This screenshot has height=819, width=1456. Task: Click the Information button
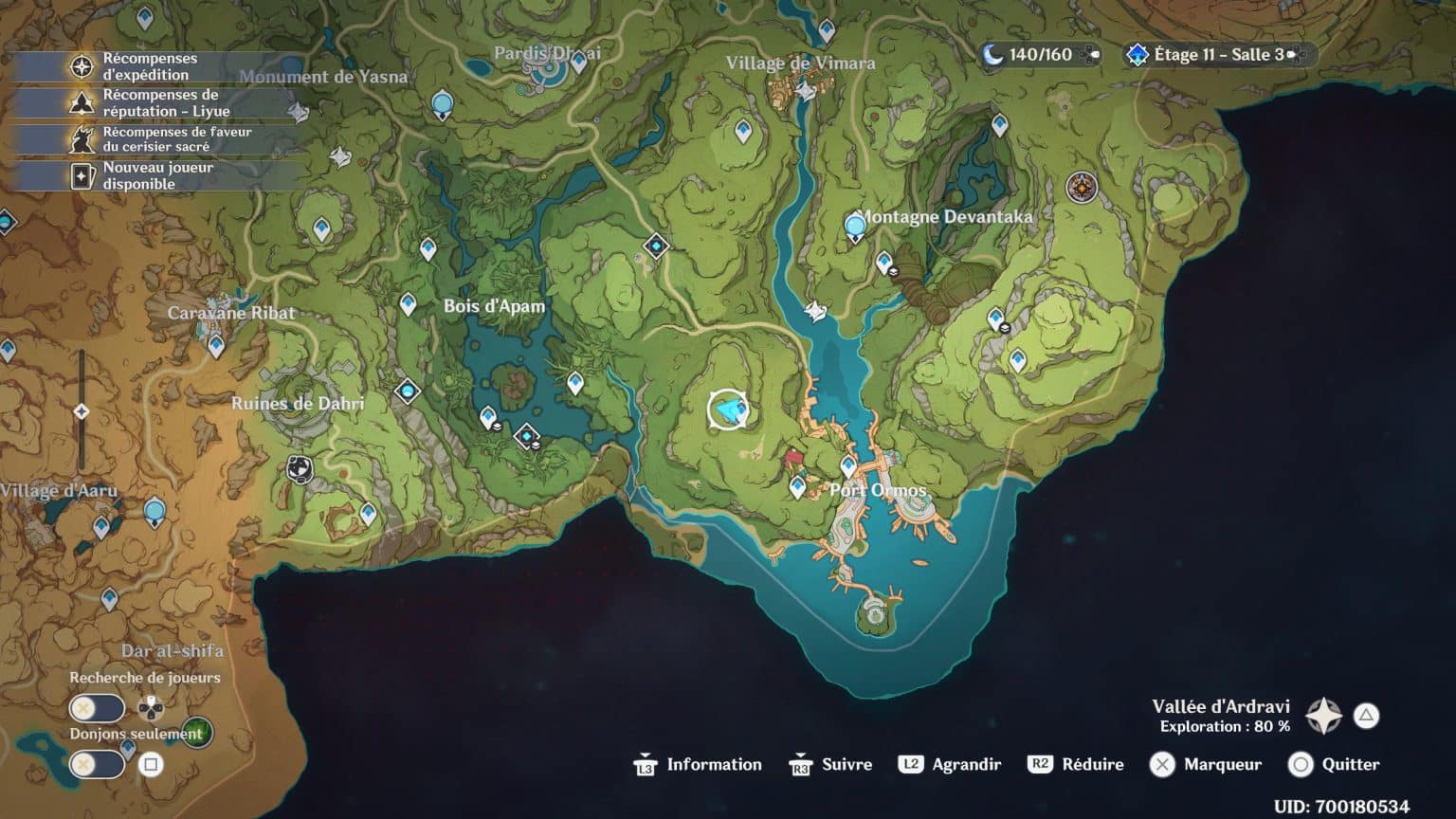click(700, 765)
